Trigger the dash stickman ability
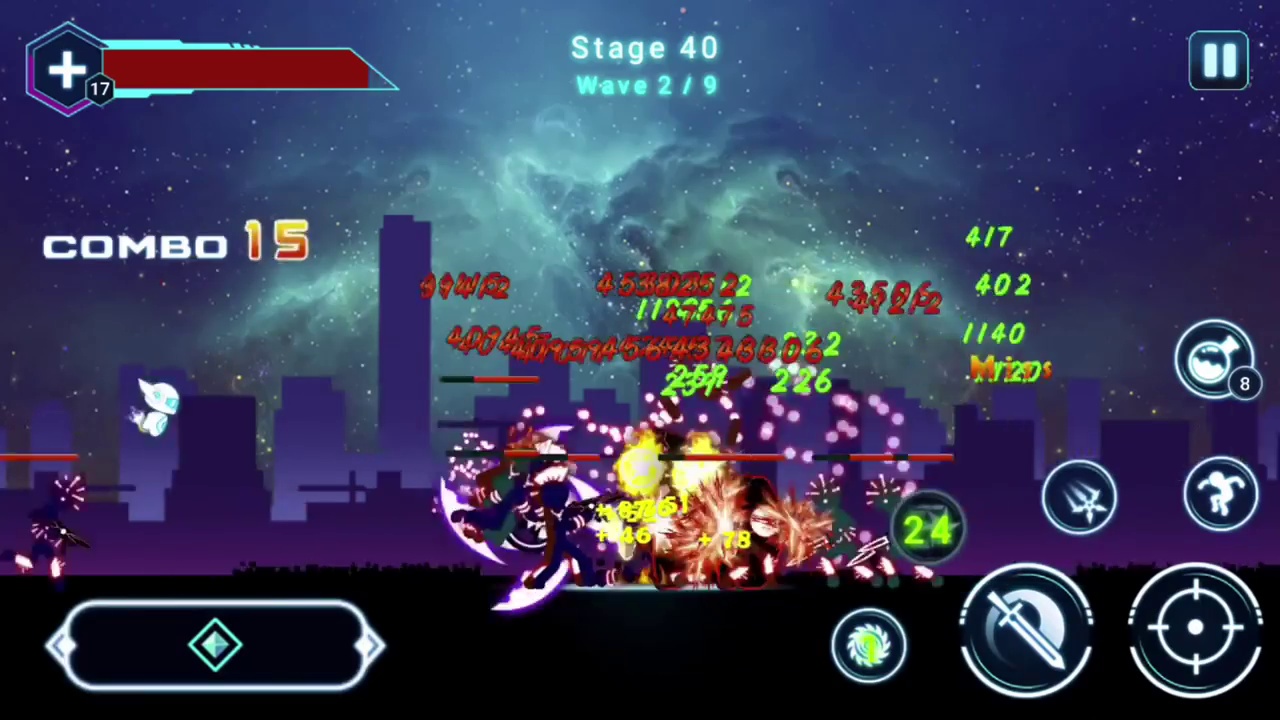The height and width of the screenshot is (720, 1280). (1220, 493)
